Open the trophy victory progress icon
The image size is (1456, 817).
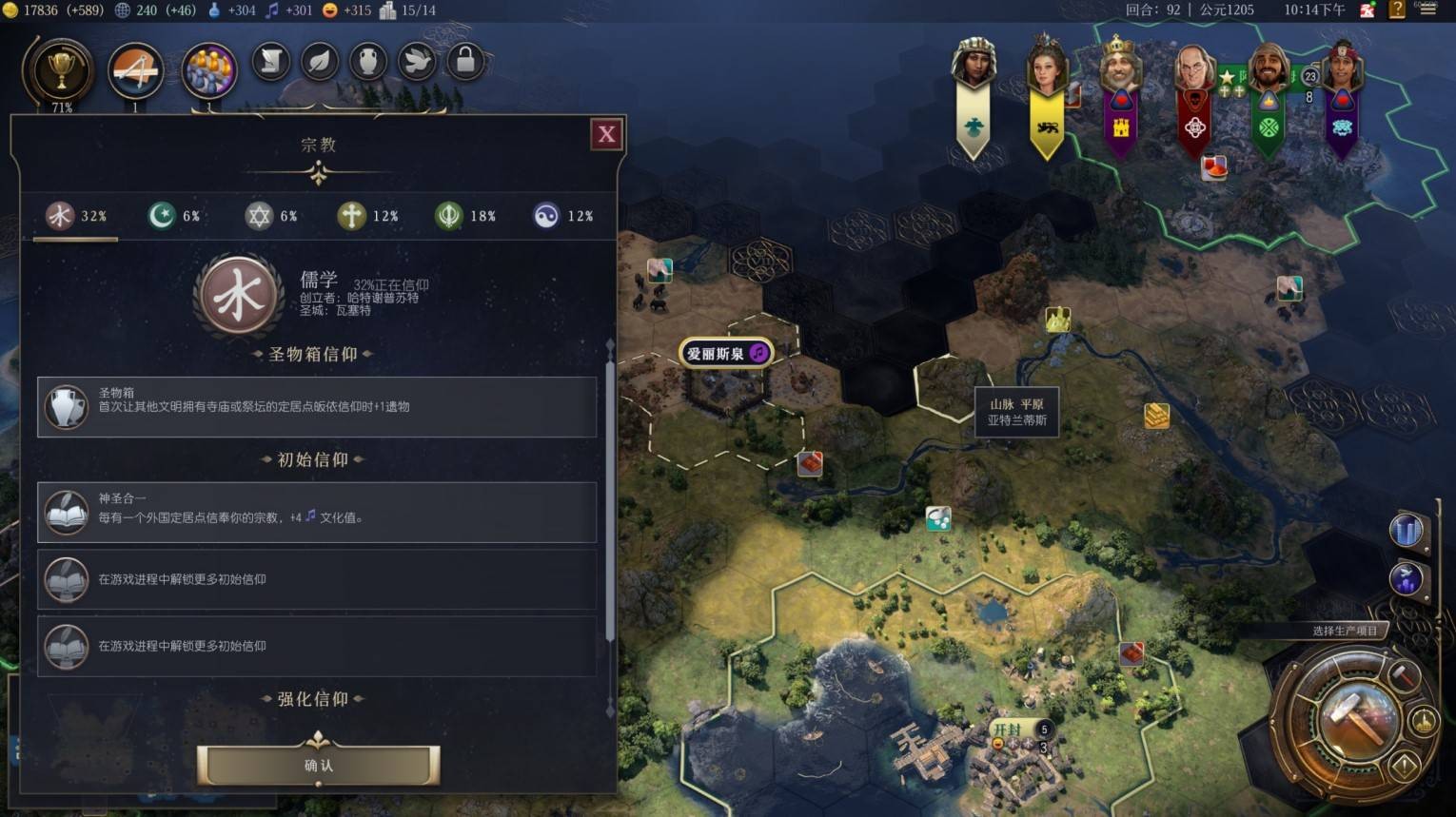62,69
